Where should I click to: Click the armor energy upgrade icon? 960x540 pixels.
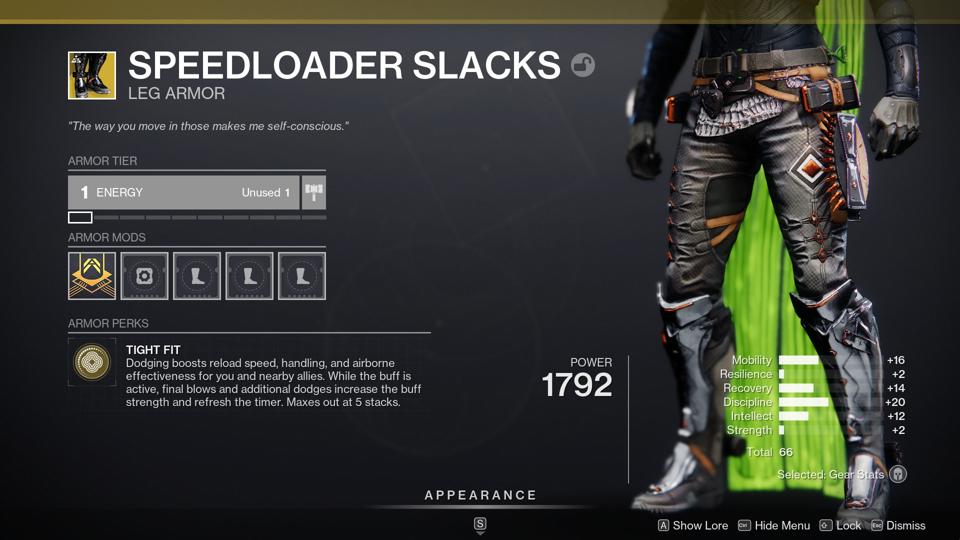[314, 192]
